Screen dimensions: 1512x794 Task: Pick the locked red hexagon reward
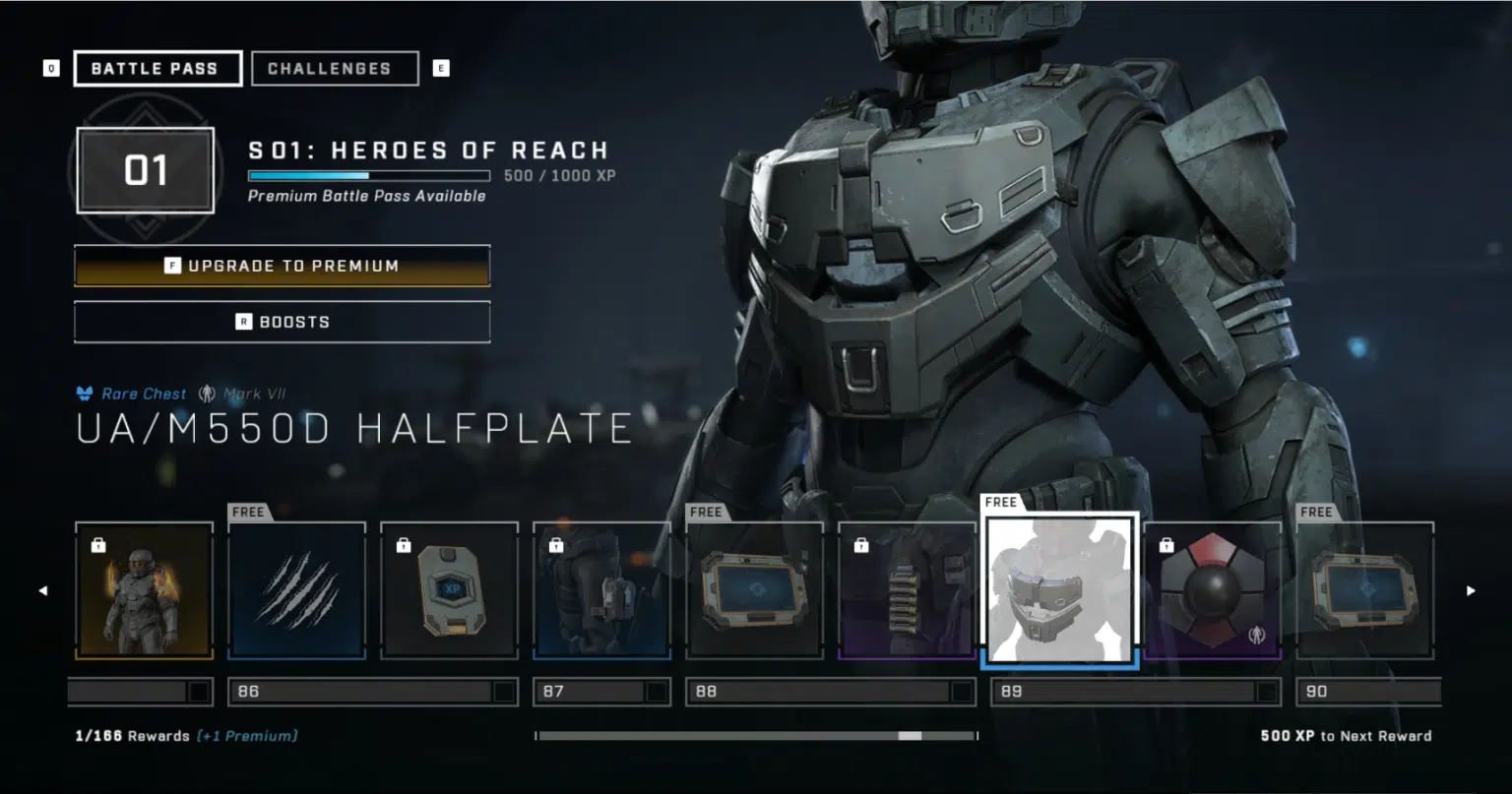click(x=1213, y=590)
